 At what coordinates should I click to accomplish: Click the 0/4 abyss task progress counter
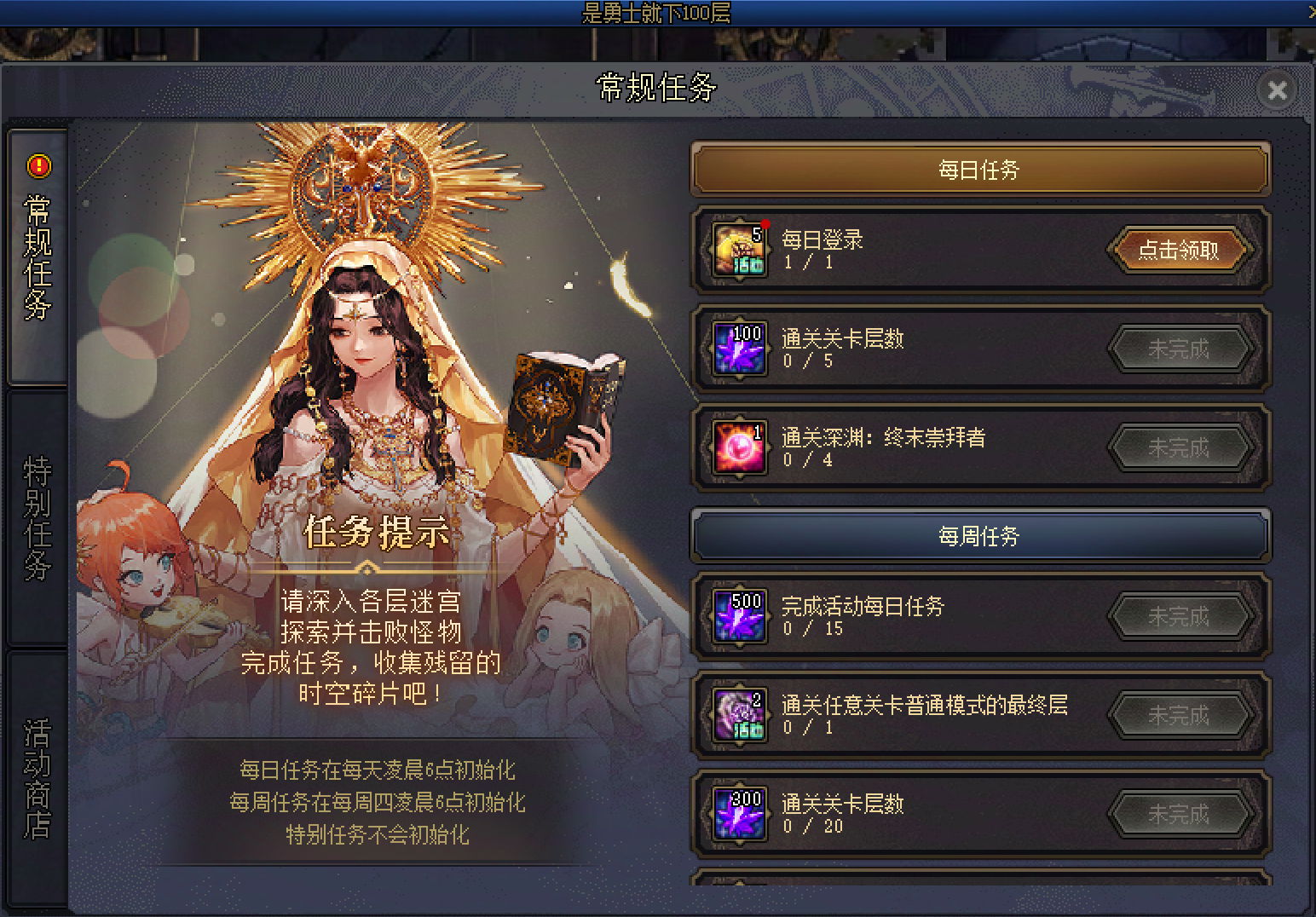click(x=808, y=460)
